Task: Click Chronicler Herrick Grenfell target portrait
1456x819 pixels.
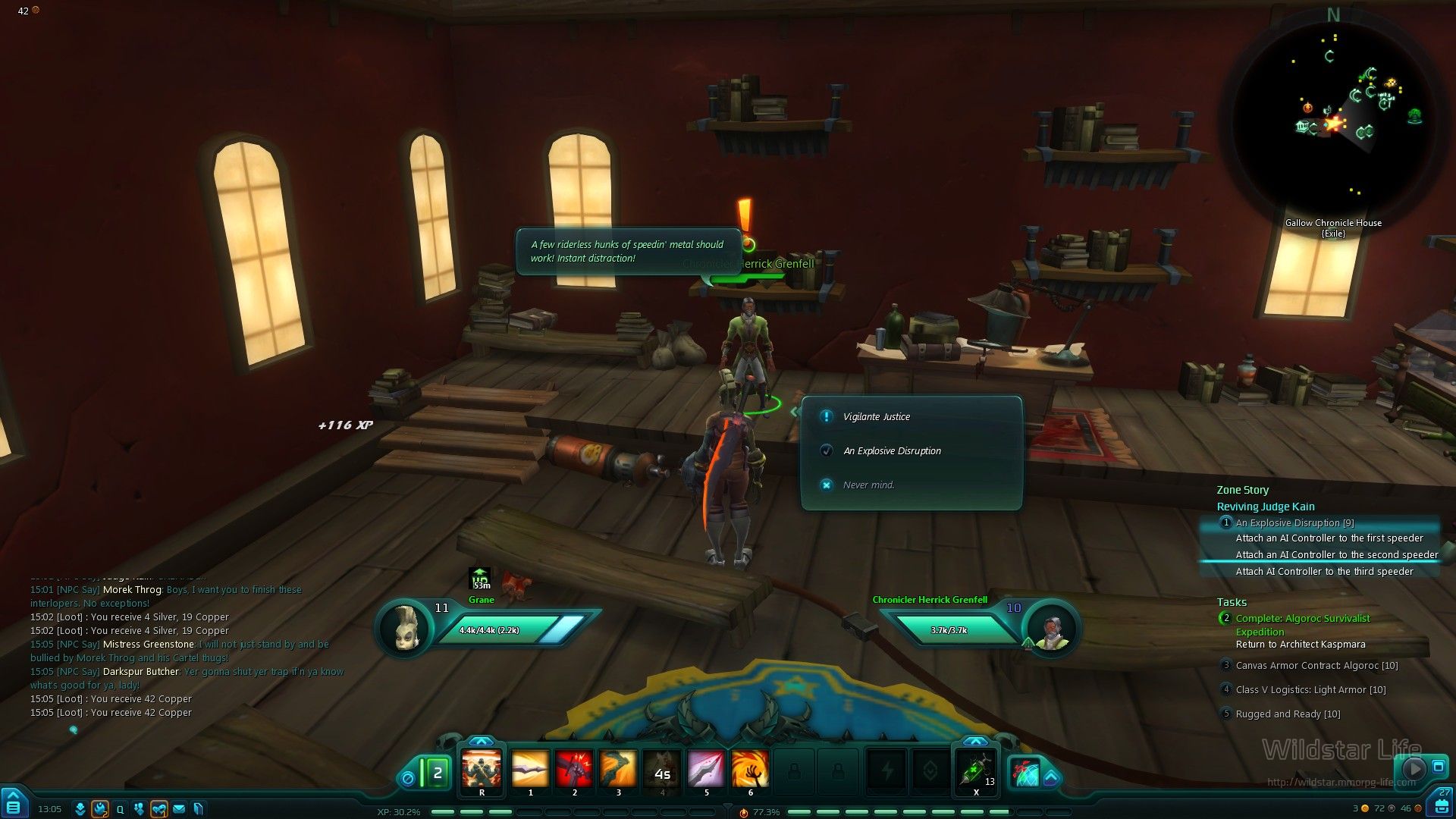Action: tap(1051, 629)
